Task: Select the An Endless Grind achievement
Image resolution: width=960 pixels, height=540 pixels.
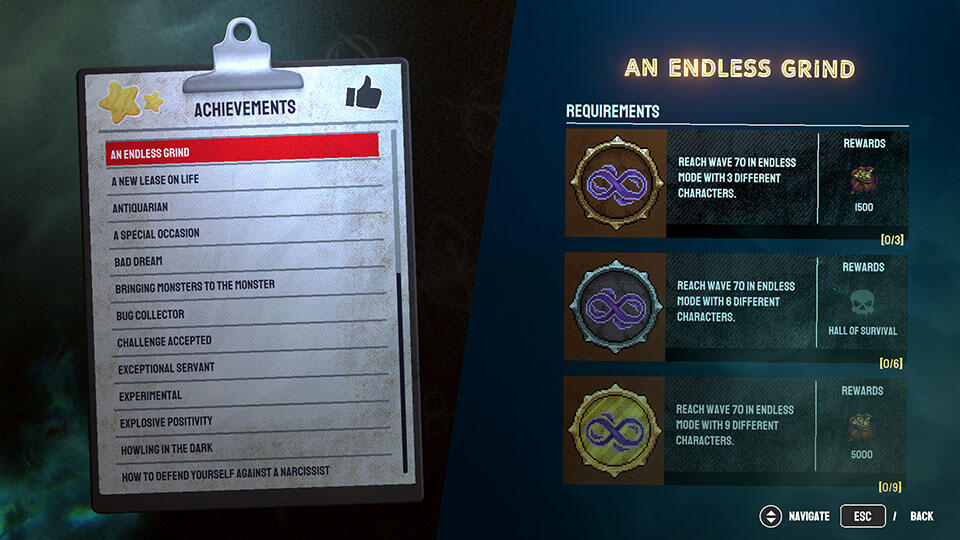Action: (x=243, y=153)
